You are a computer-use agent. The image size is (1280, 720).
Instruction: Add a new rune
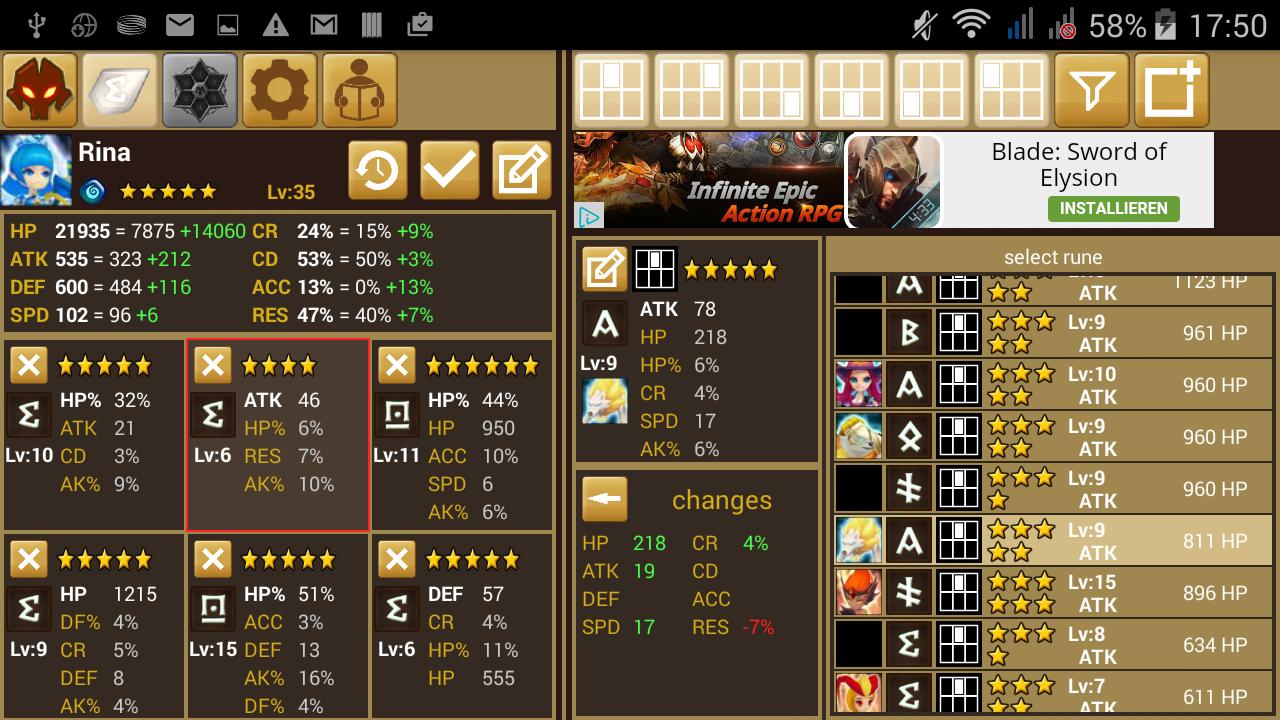click(1172, 91)
